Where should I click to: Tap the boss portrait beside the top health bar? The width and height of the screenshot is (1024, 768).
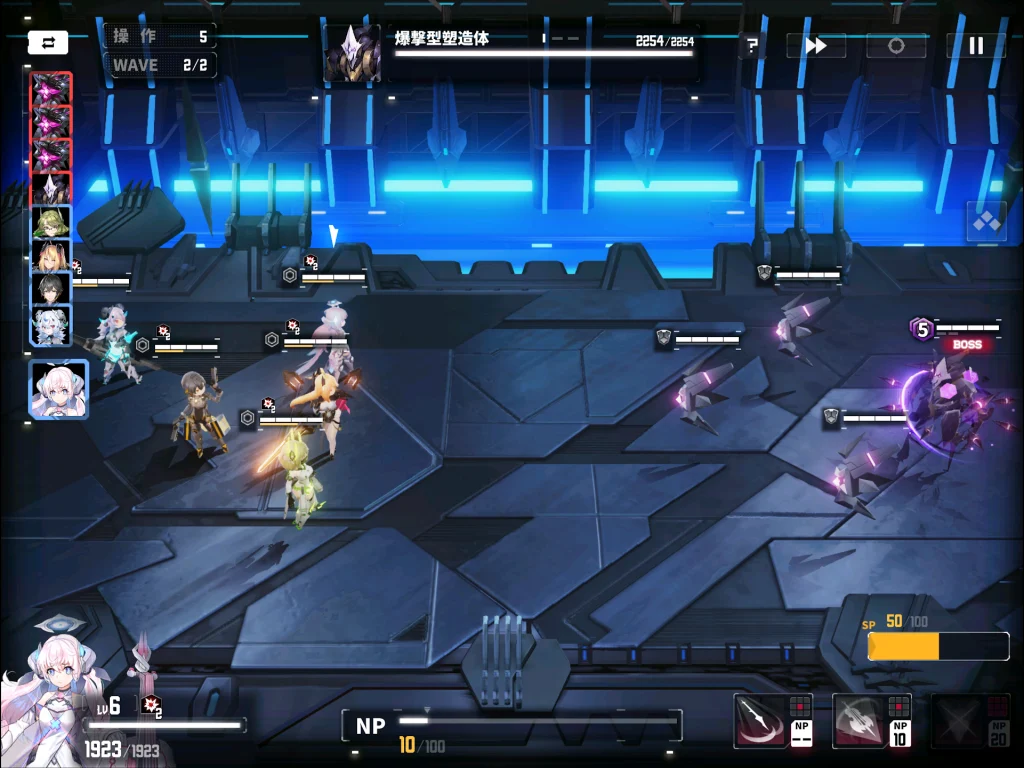[352, 53]
